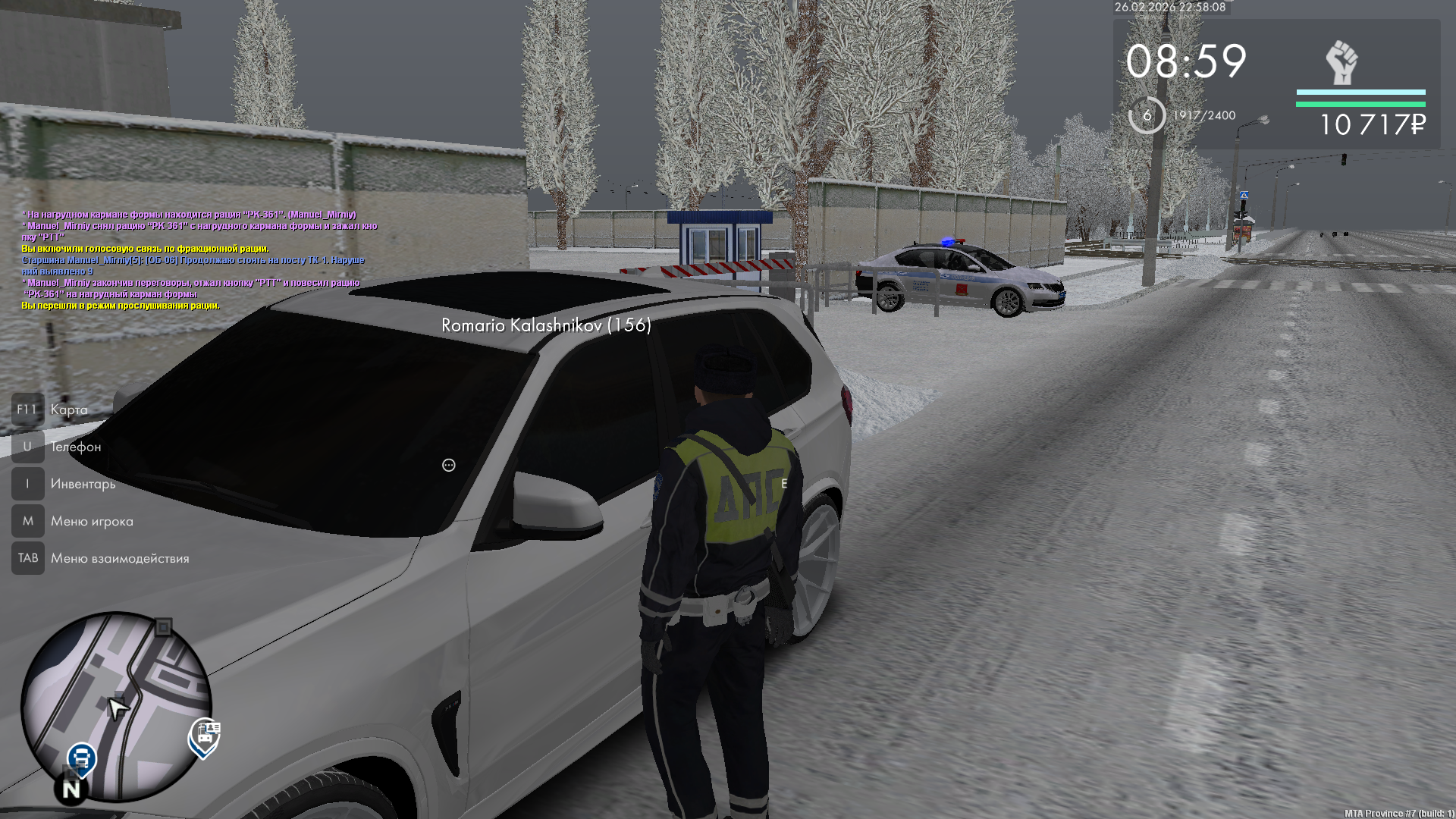
Task: Click the N compass marker on the minimap
Action: [x=71, y=789]
